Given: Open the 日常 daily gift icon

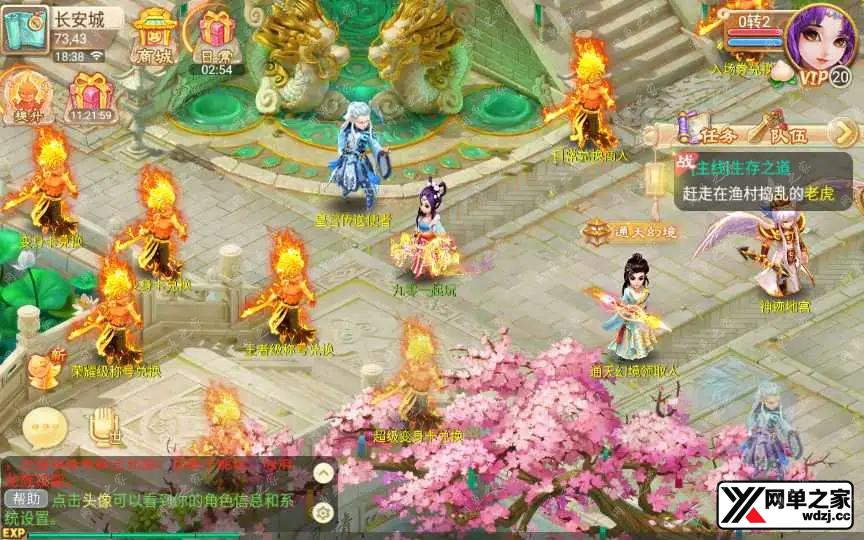Looking at the screenshot, I should click(x=216, y=35).
